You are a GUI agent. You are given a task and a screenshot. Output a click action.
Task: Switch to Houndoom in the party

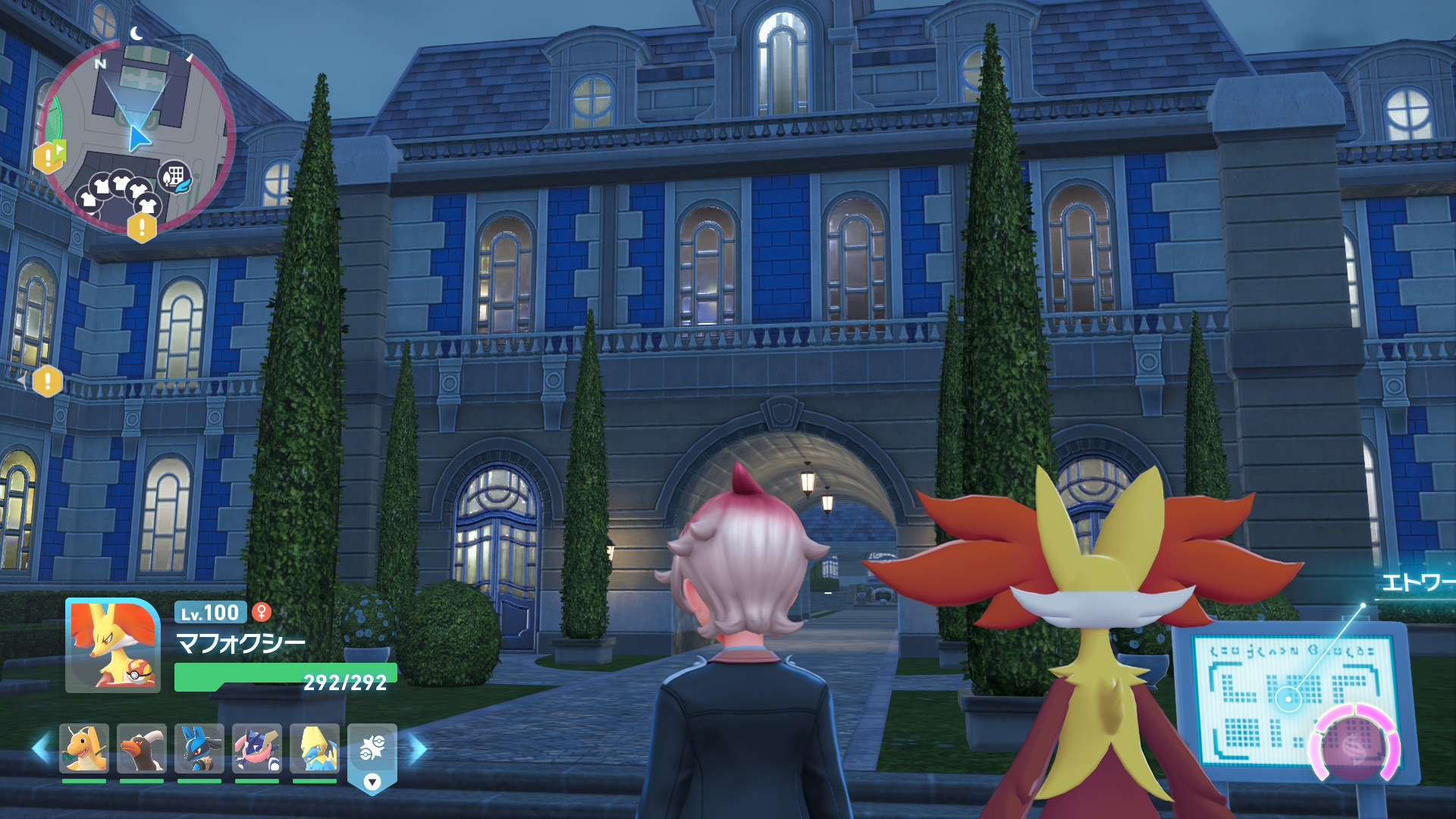(x=142, y=748)
